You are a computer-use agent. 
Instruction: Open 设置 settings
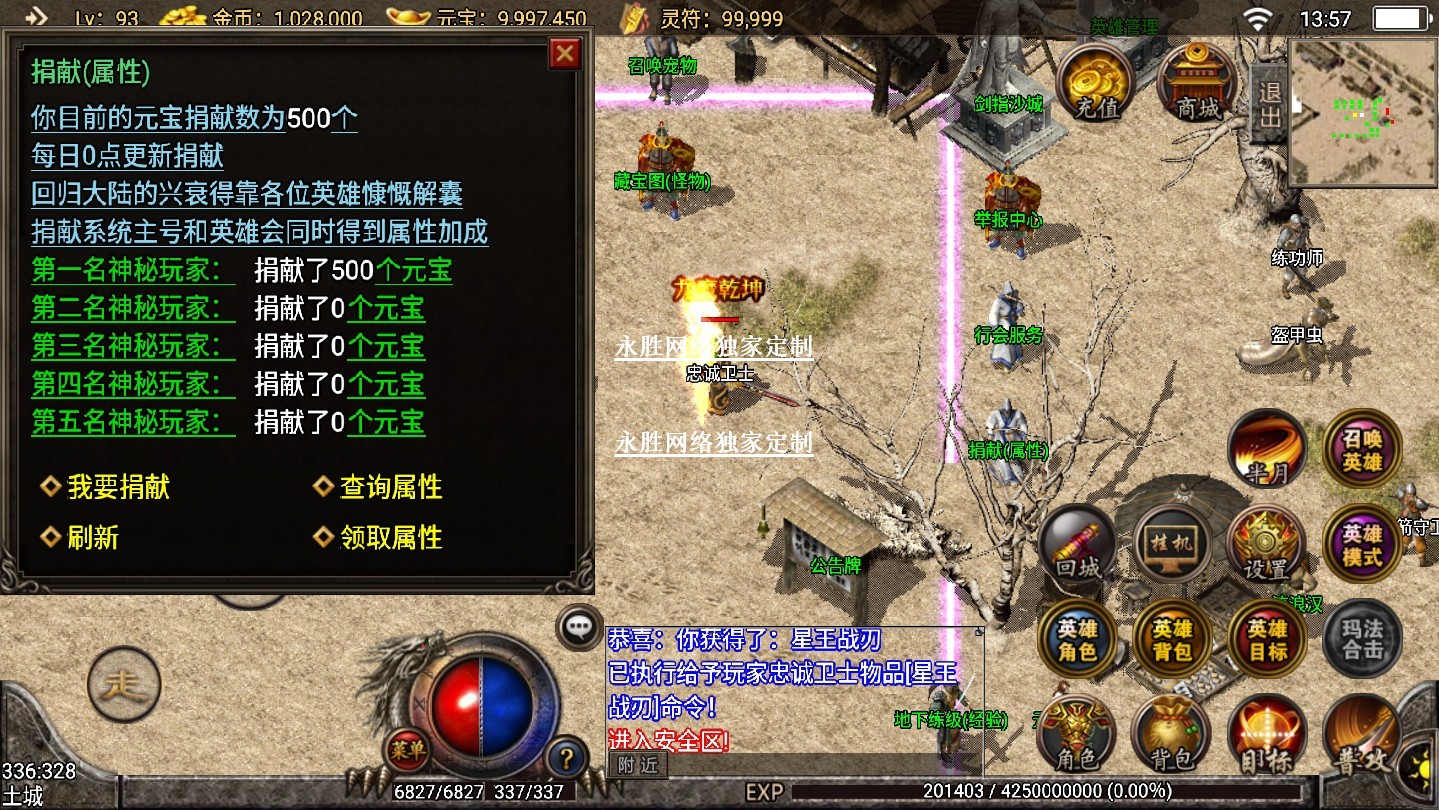1266,545
